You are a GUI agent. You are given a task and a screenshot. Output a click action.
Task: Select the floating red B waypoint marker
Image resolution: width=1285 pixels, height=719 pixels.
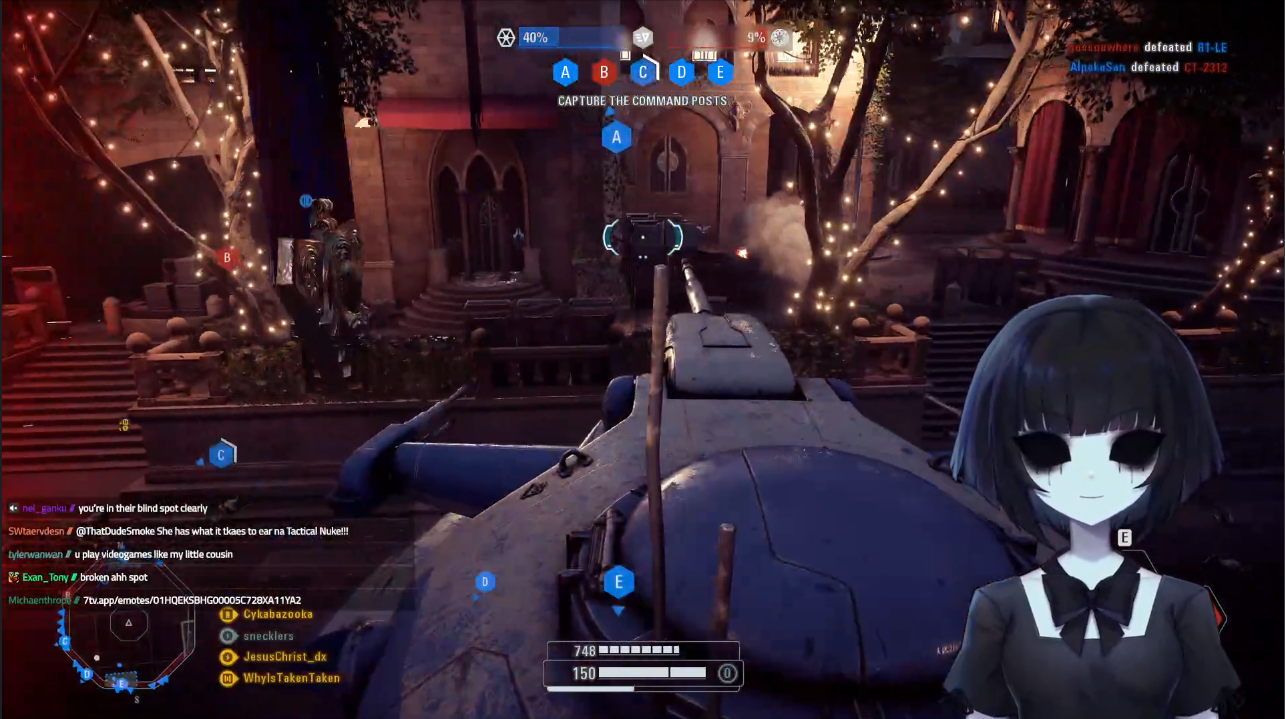[x=228, y=257]
